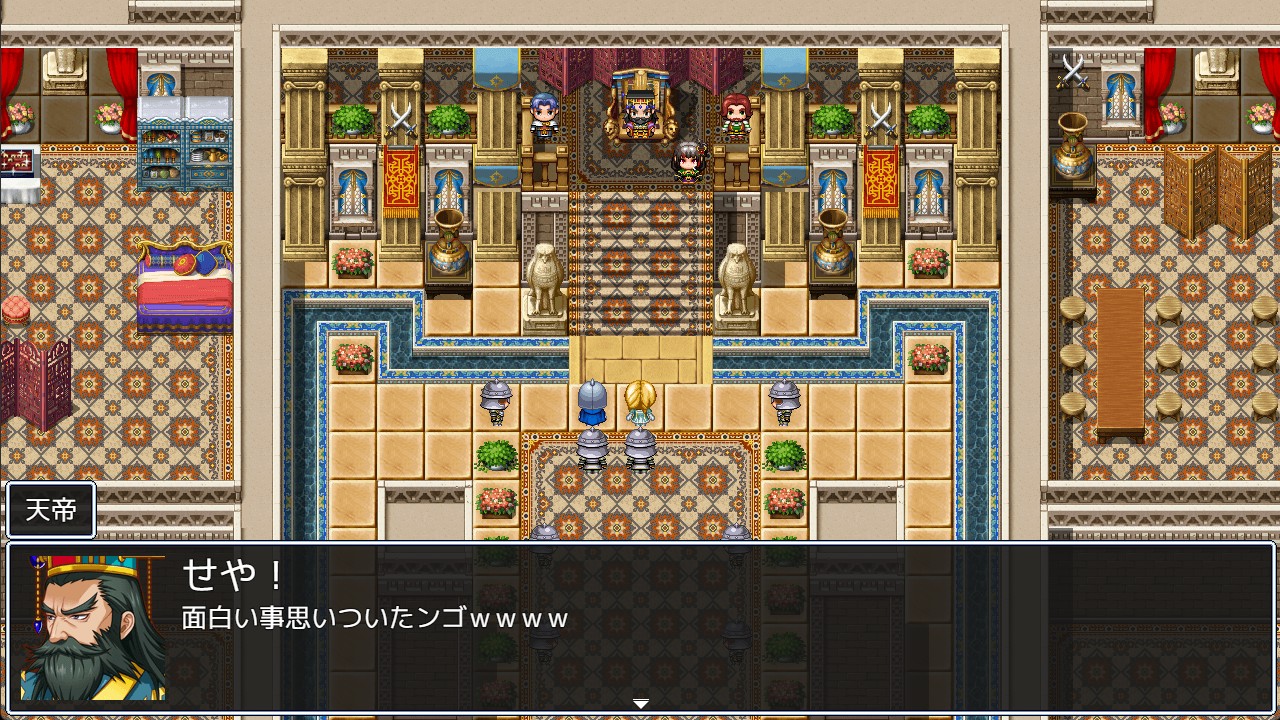Image resolution: width=1280 pixels, height=720 pixels.
Task: Select the dark-haired princess on the carpet steps
Action: click(690, 160)
